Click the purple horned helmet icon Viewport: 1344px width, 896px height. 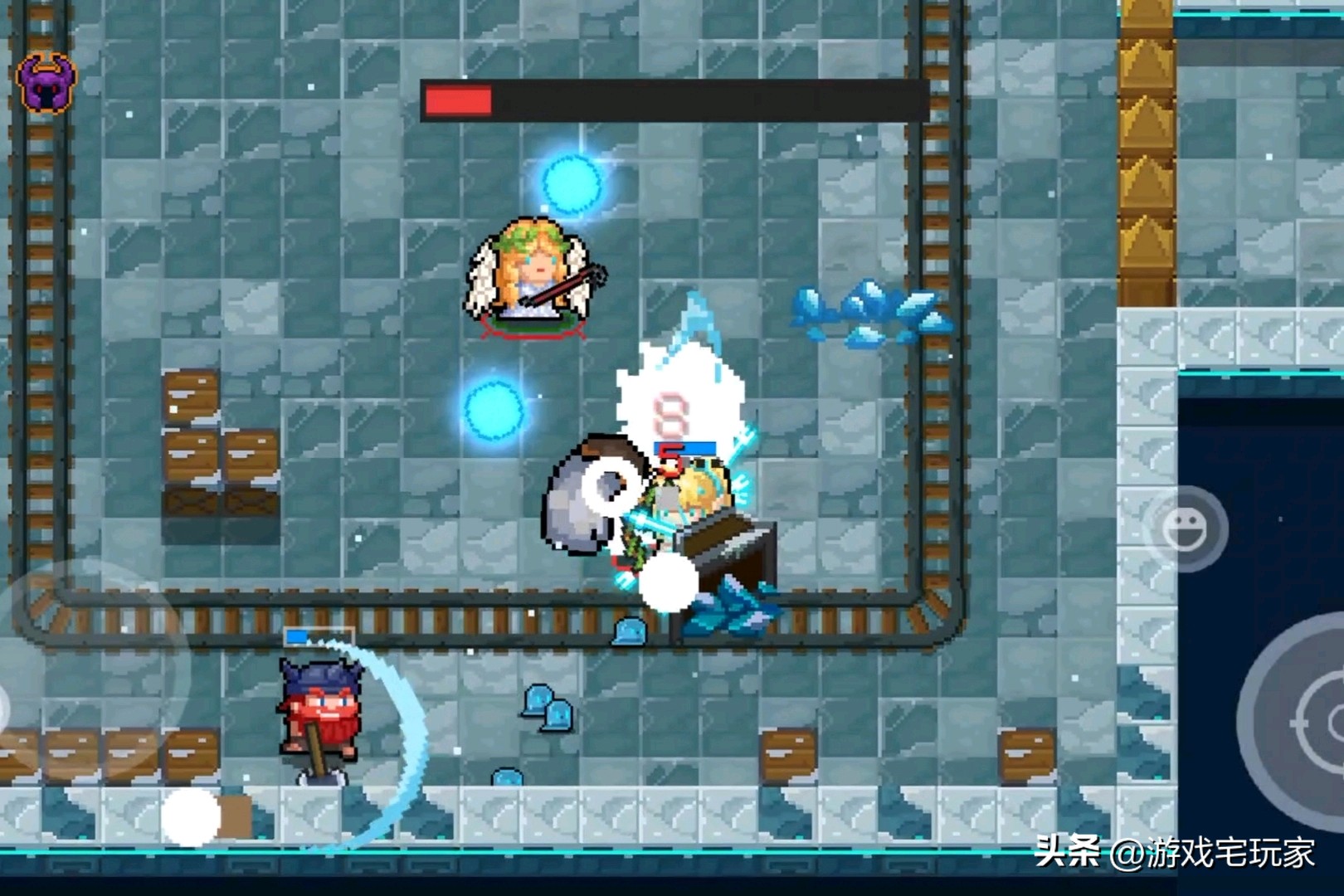point(46,82)
